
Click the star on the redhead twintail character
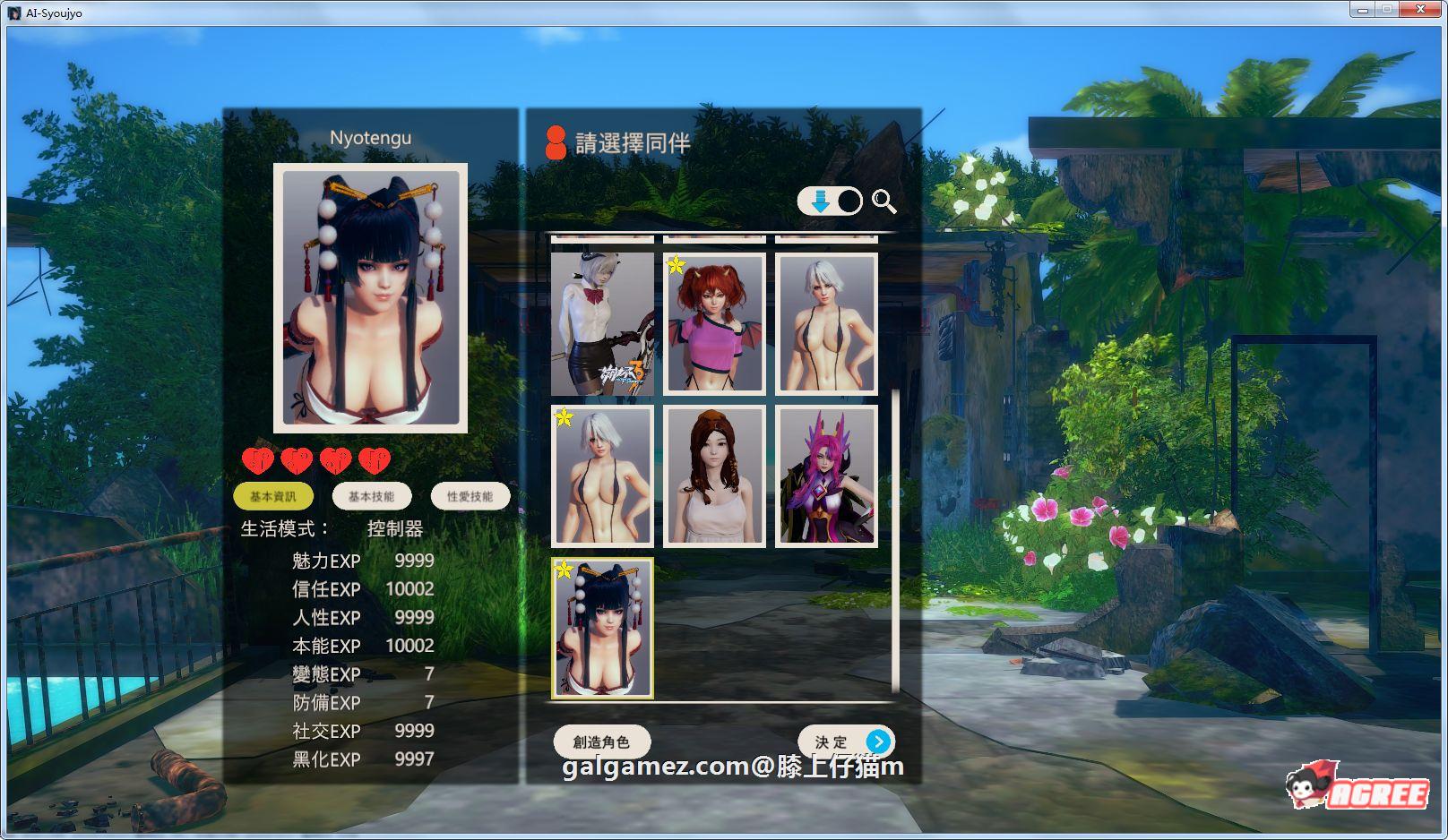pos(677,263)
